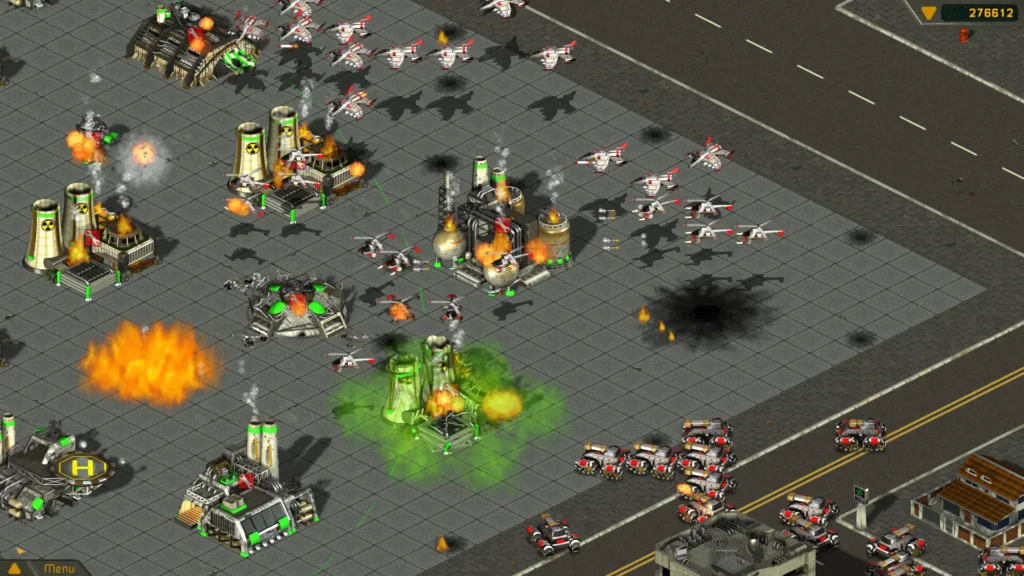
Task: Open the Menu button
Action: pos(58,569)
